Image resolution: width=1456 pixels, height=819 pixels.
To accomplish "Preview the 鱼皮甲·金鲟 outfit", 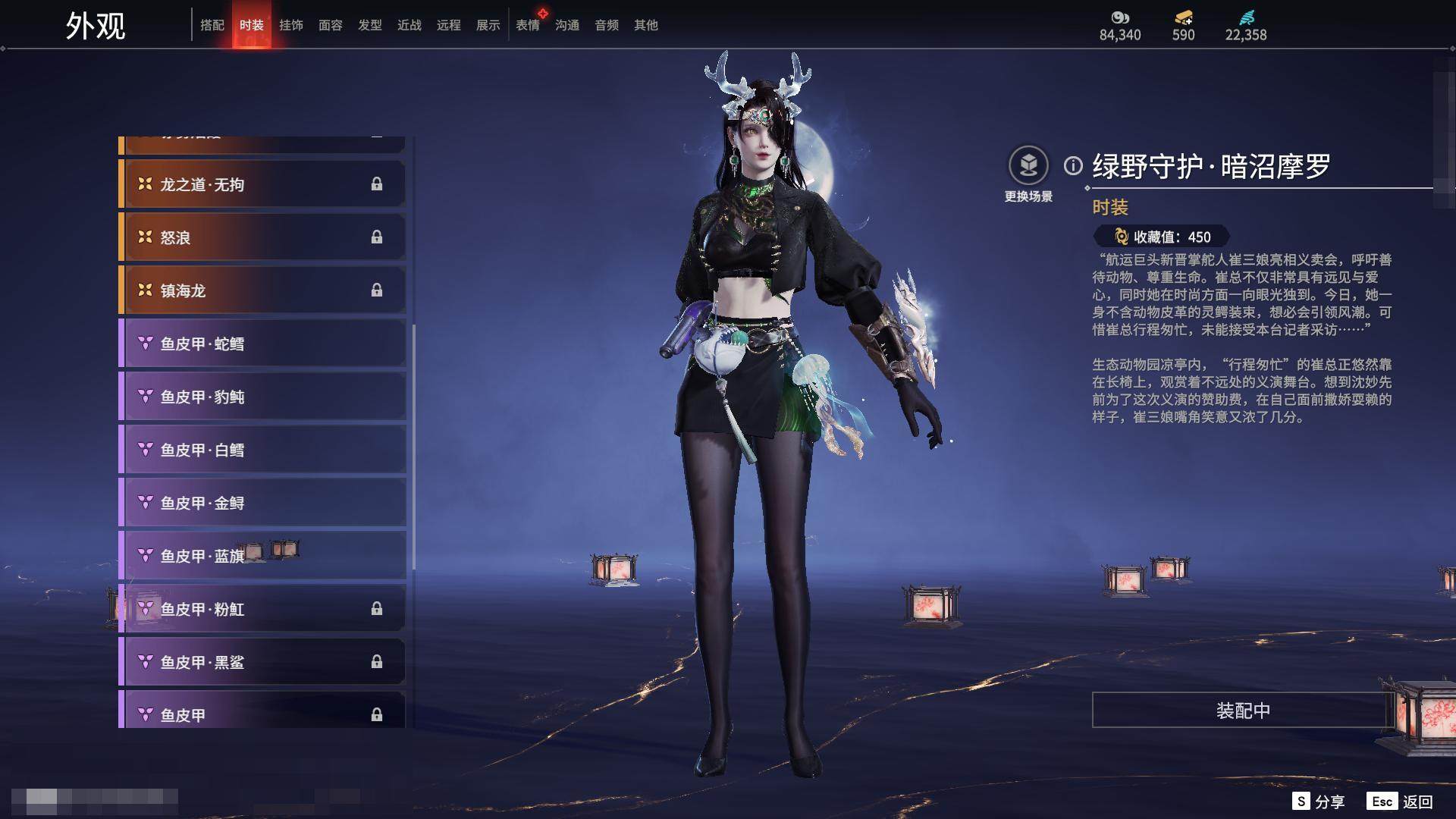I will [x=262, y=503].
